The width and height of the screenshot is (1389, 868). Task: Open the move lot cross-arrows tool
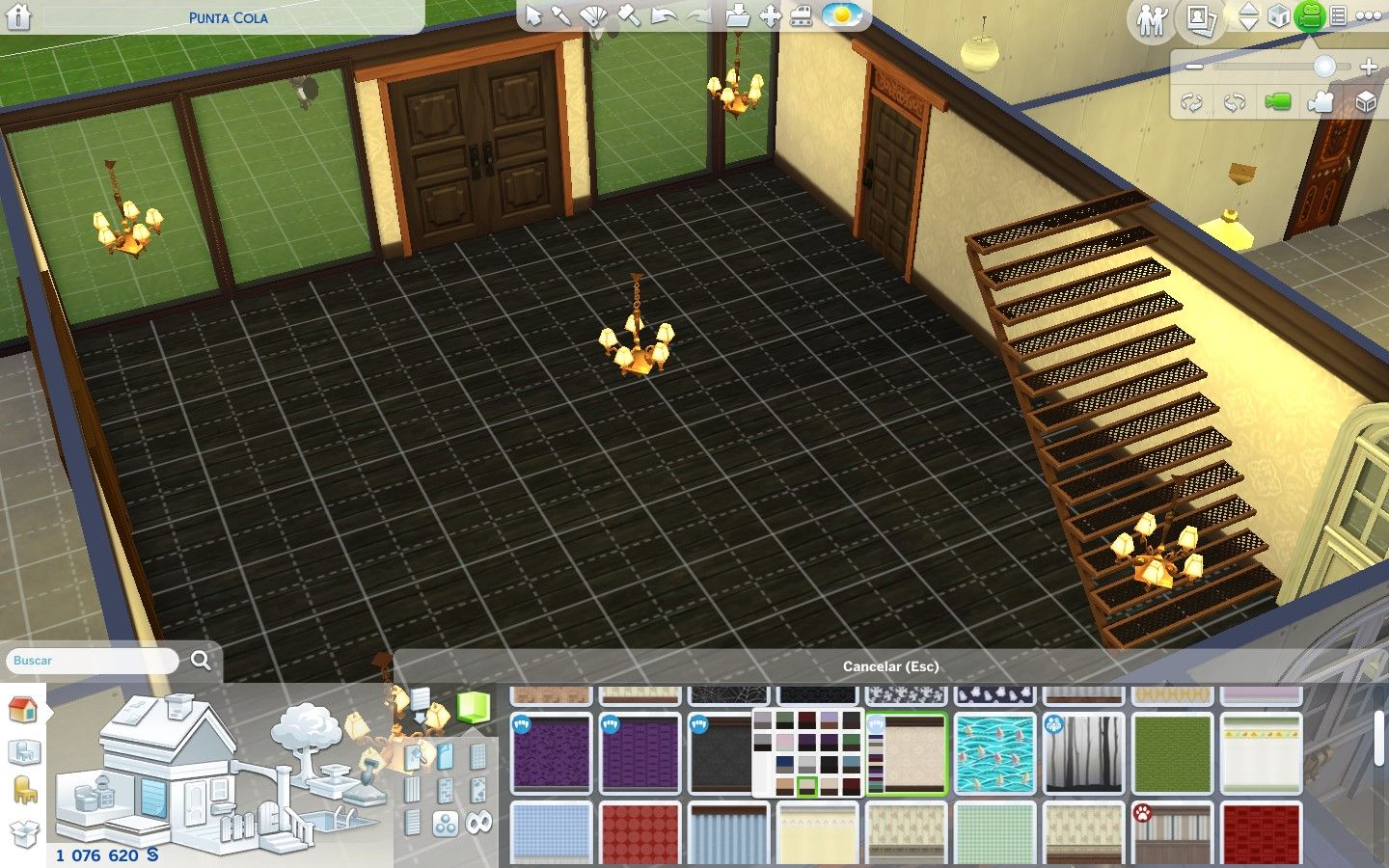[x=770, y=16]
